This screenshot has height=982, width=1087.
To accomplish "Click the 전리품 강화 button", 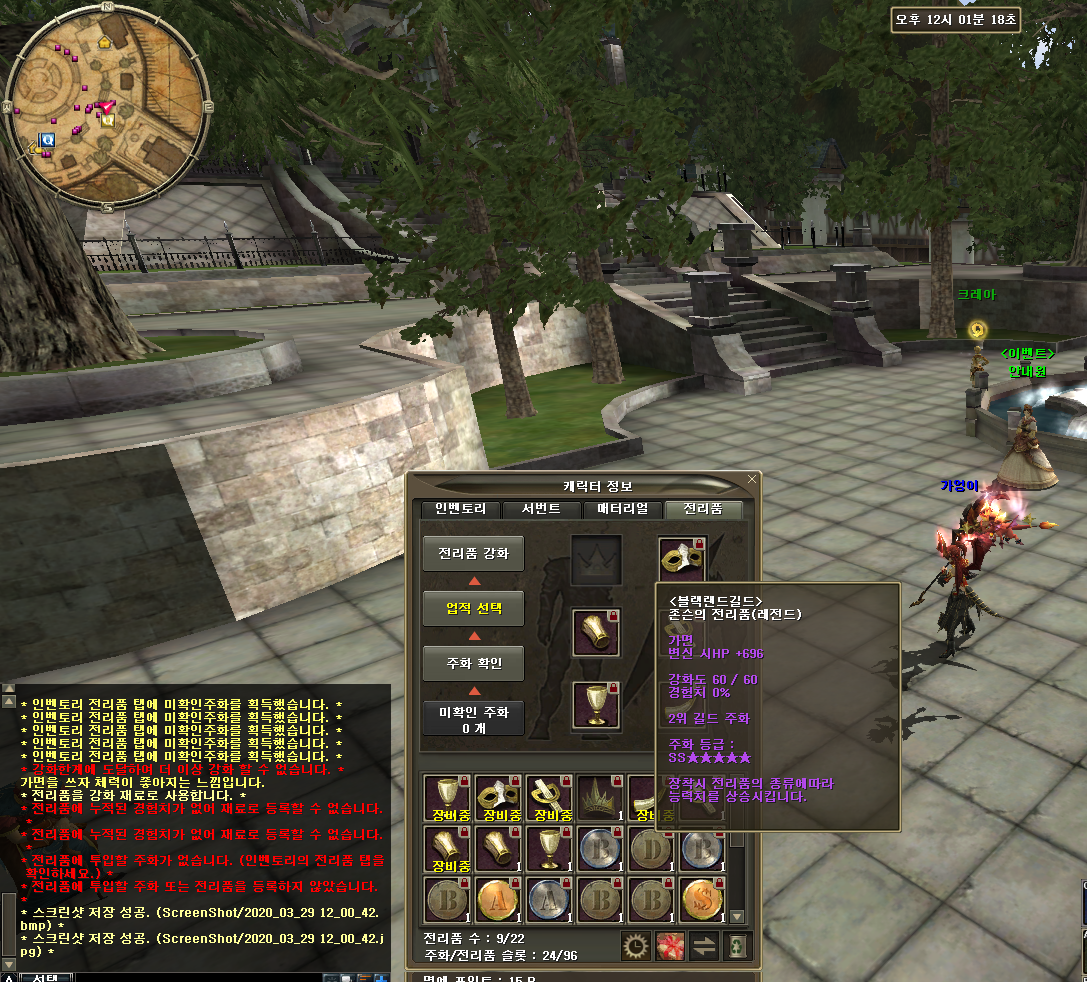I will [x=473, y=553].
